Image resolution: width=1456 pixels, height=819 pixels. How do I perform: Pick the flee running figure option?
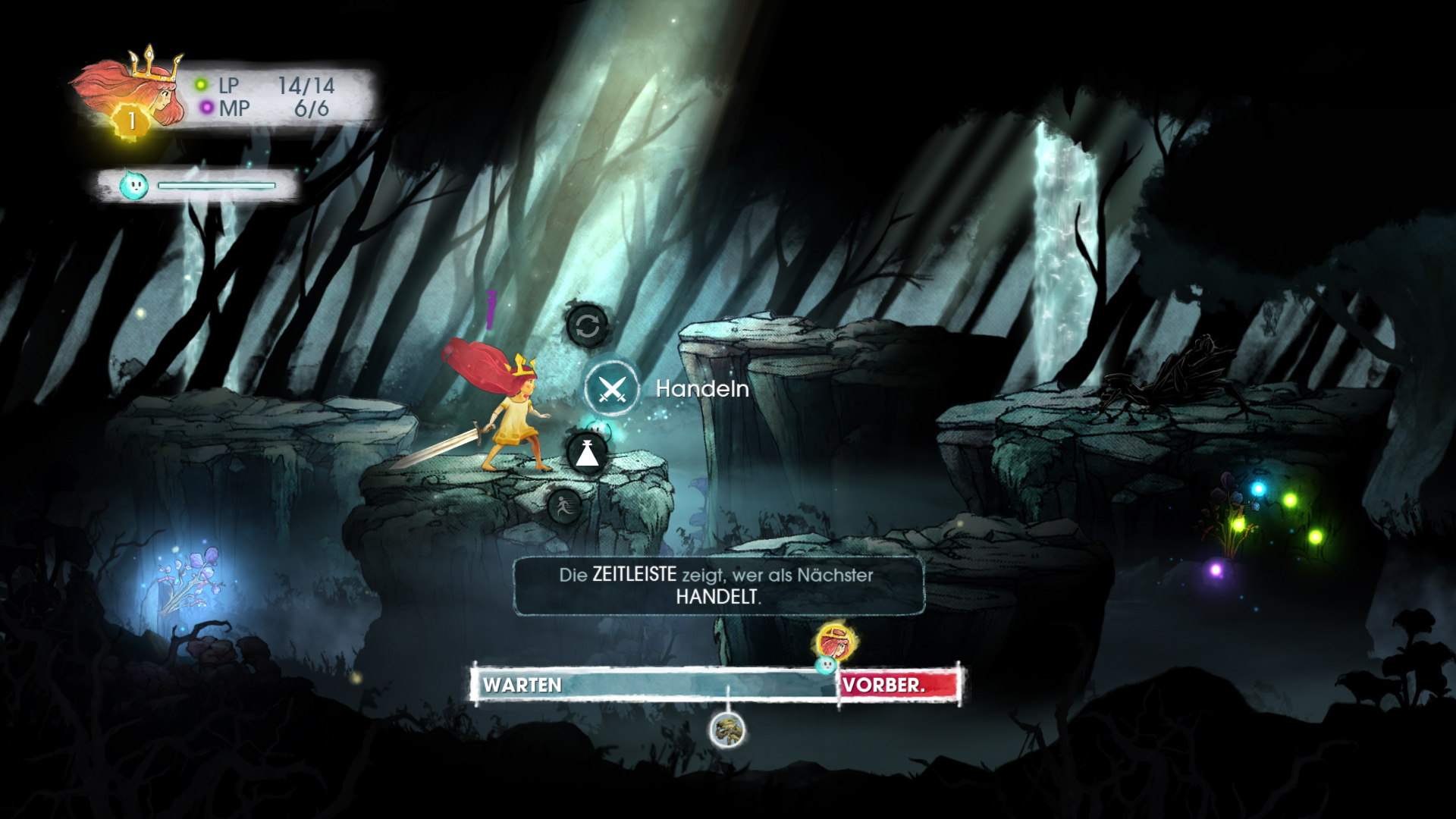point(563,506)
